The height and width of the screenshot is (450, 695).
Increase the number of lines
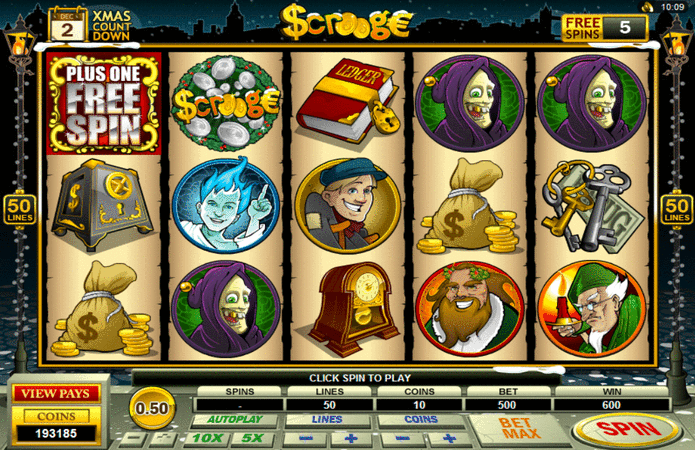click(x=351, y=438)
